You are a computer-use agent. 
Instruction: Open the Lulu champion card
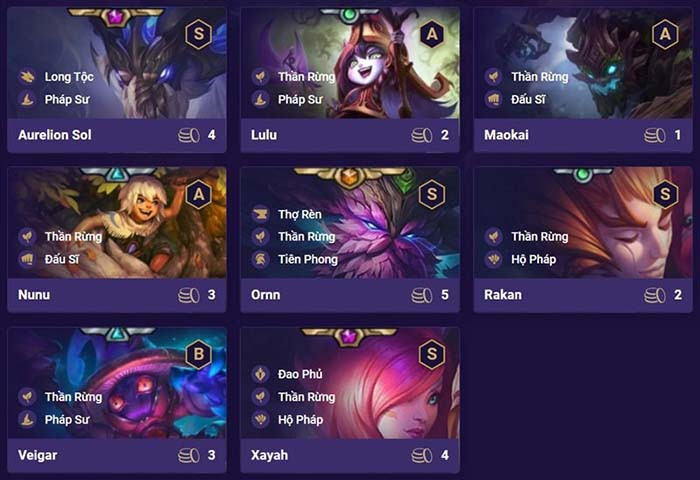[350, 80]
